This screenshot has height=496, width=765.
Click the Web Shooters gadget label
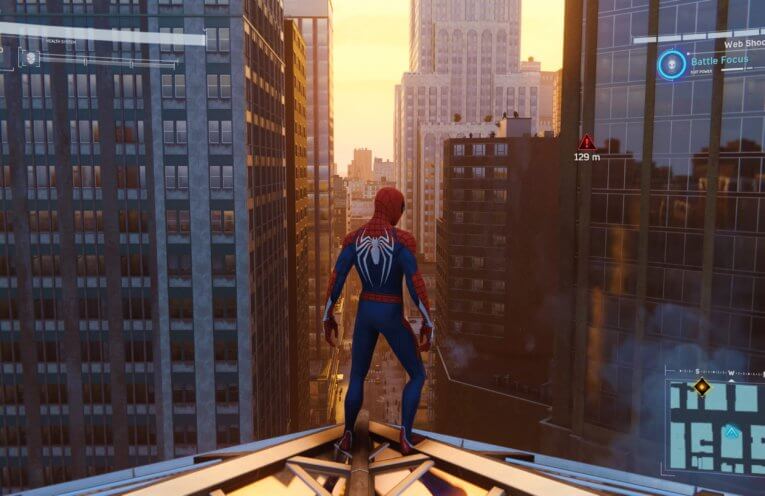[743, 44]
